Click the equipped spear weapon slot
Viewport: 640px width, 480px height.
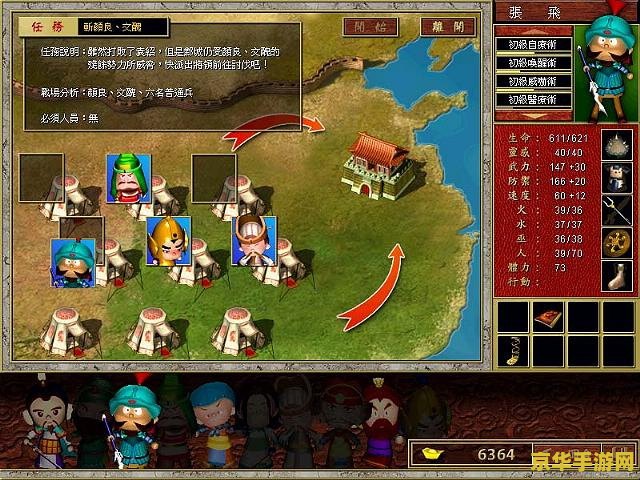pyautogui.click(x=615, y=208)
